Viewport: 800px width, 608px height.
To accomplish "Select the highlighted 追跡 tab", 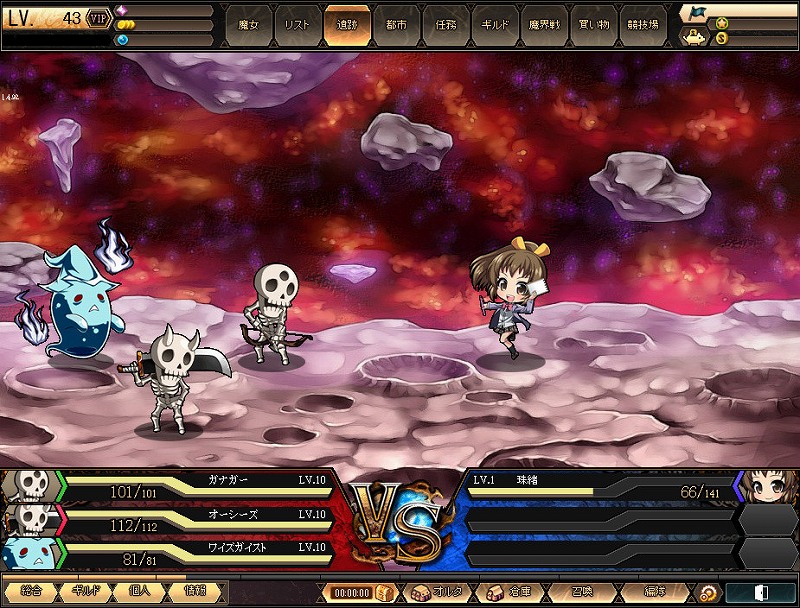I will click(346, 25).
